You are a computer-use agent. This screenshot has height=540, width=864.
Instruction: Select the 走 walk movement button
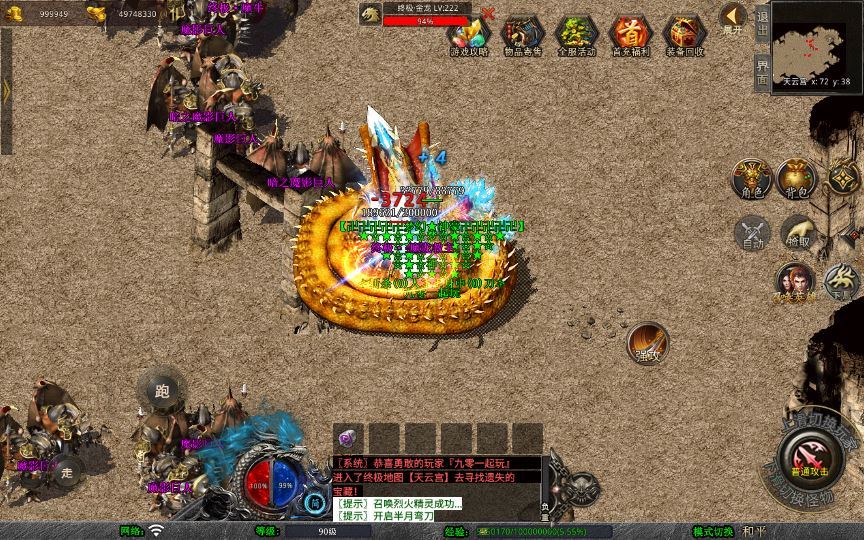point(67,471)
